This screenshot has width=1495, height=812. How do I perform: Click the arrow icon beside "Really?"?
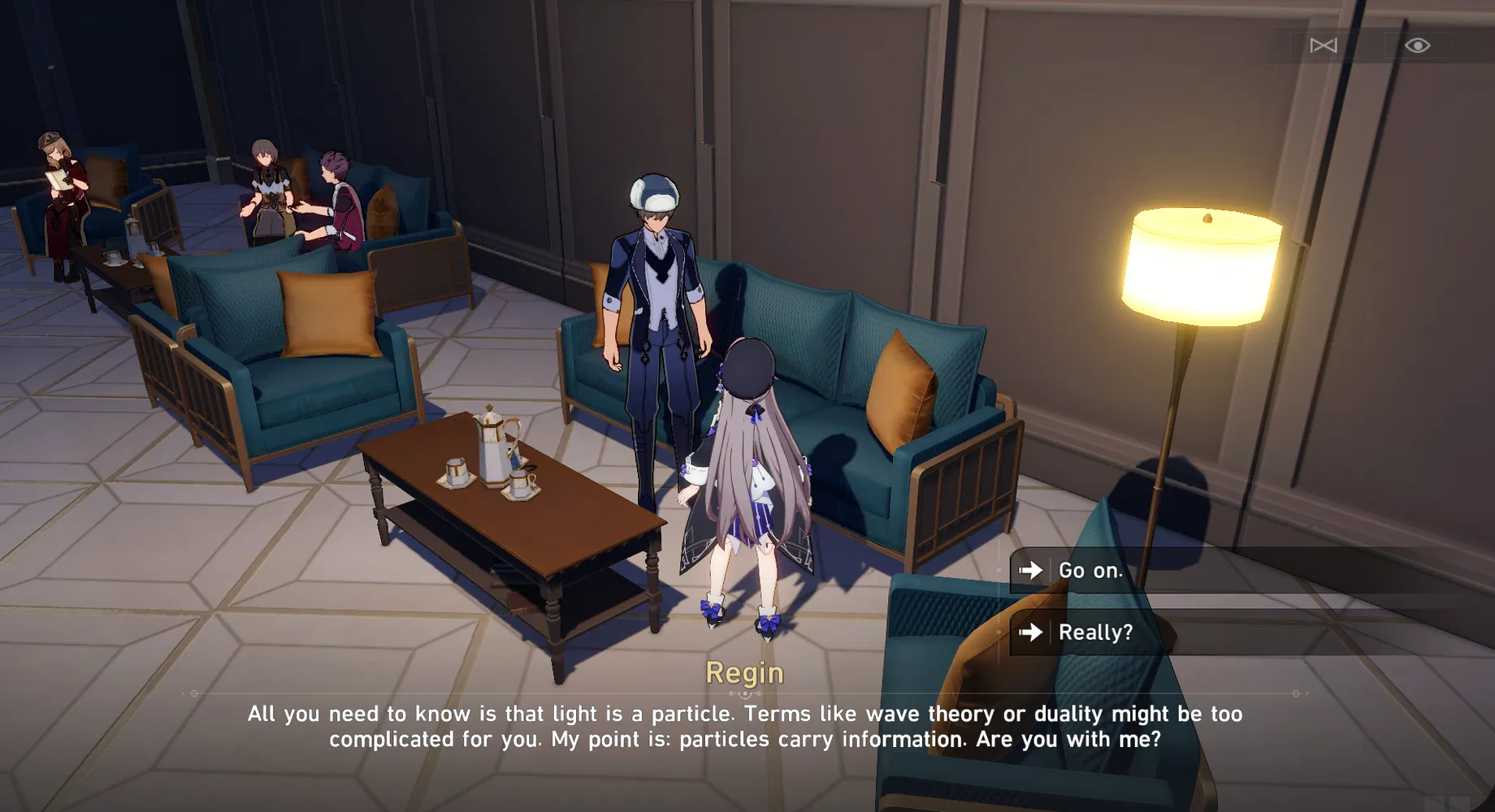1033,633
